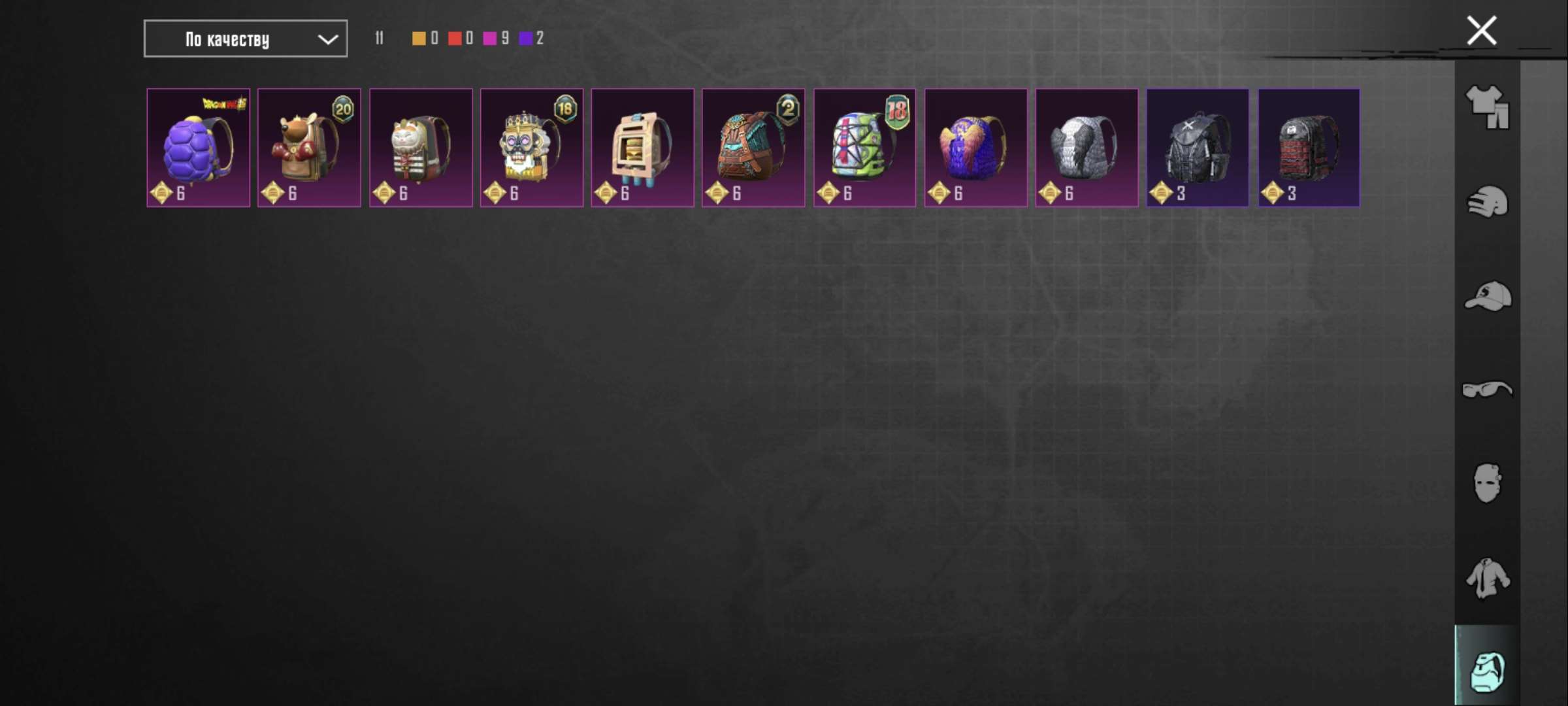The image size is (1568, 706).
Task: Show the glasses category tab
Action: tap(1487, 390)
